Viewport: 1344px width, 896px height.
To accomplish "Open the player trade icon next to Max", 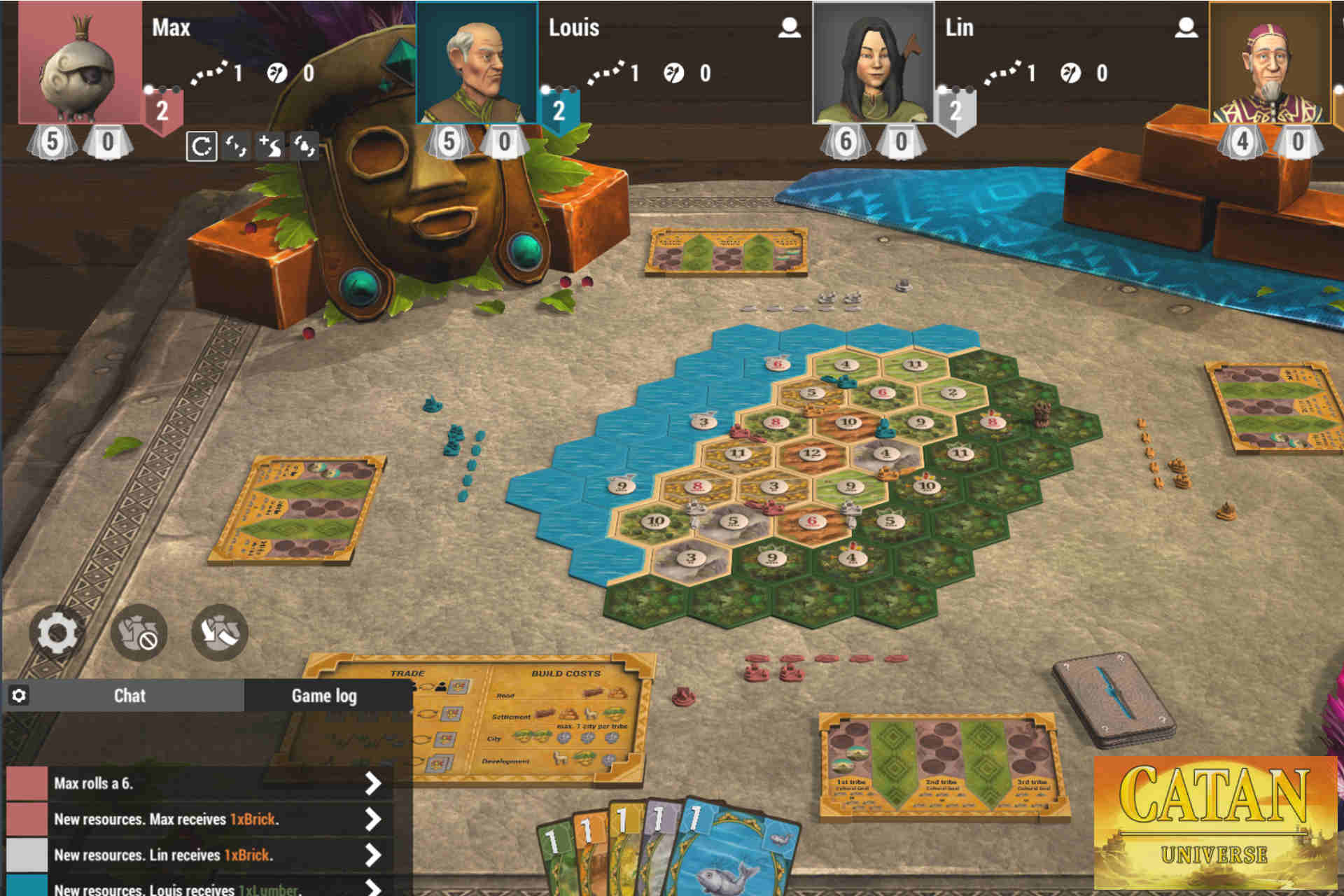I will tap(236, 146).
